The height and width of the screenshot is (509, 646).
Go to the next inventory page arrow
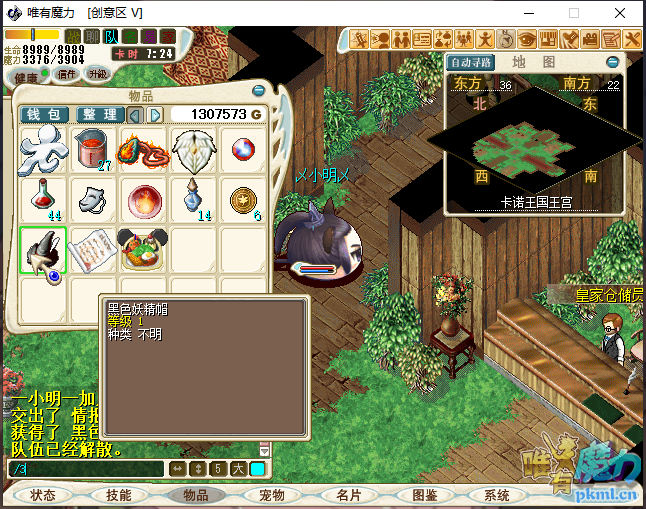155,115
